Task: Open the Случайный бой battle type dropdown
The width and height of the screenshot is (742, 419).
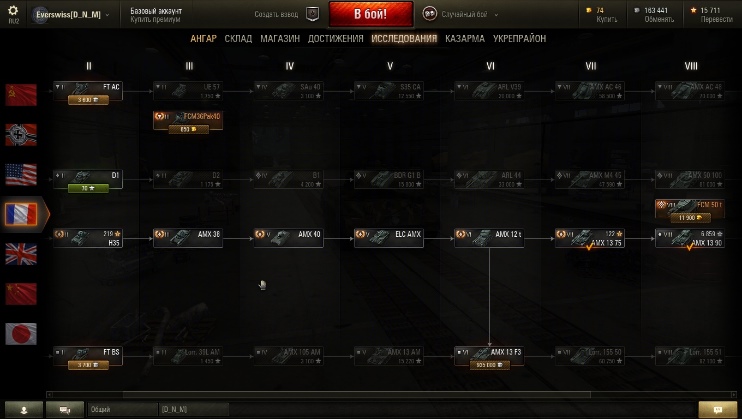Action: tap(459, 14)
